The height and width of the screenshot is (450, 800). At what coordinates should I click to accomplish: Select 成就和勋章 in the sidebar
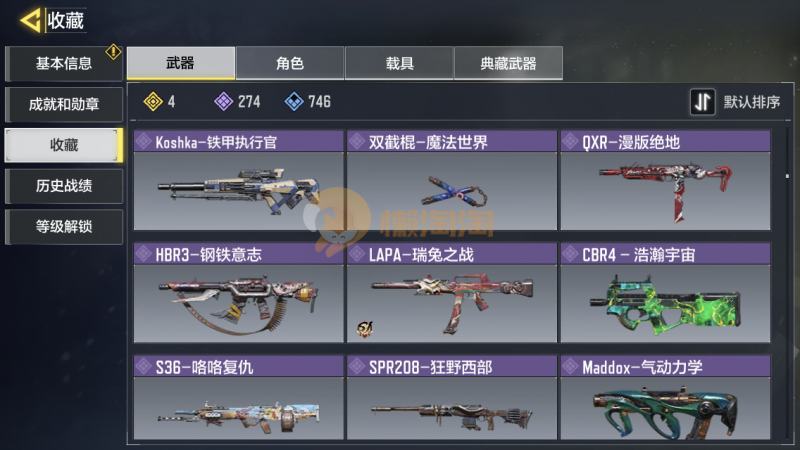pyautogui.click(x=64, y=104)
